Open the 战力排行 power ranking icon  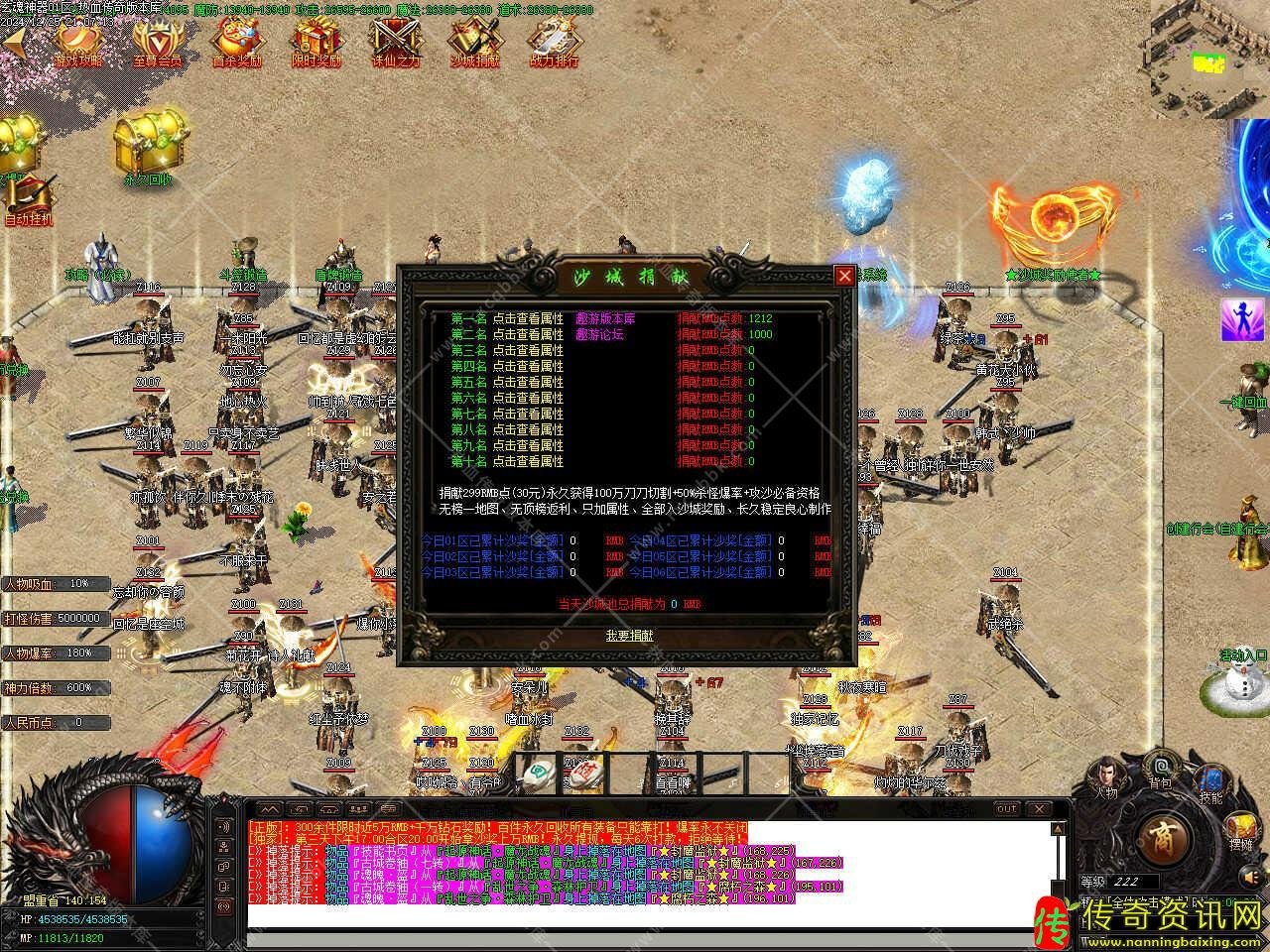point(555,42)
